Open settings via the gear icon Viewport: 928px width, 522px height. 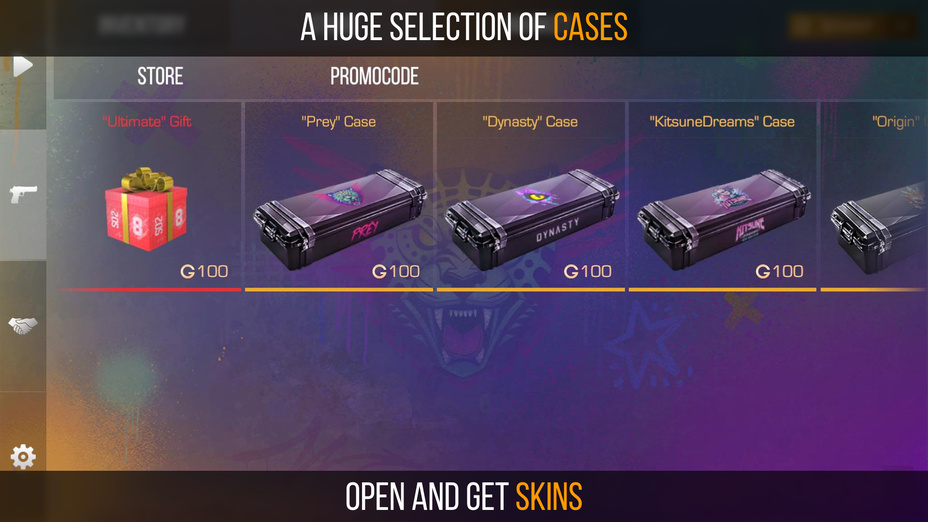[23, 457]
